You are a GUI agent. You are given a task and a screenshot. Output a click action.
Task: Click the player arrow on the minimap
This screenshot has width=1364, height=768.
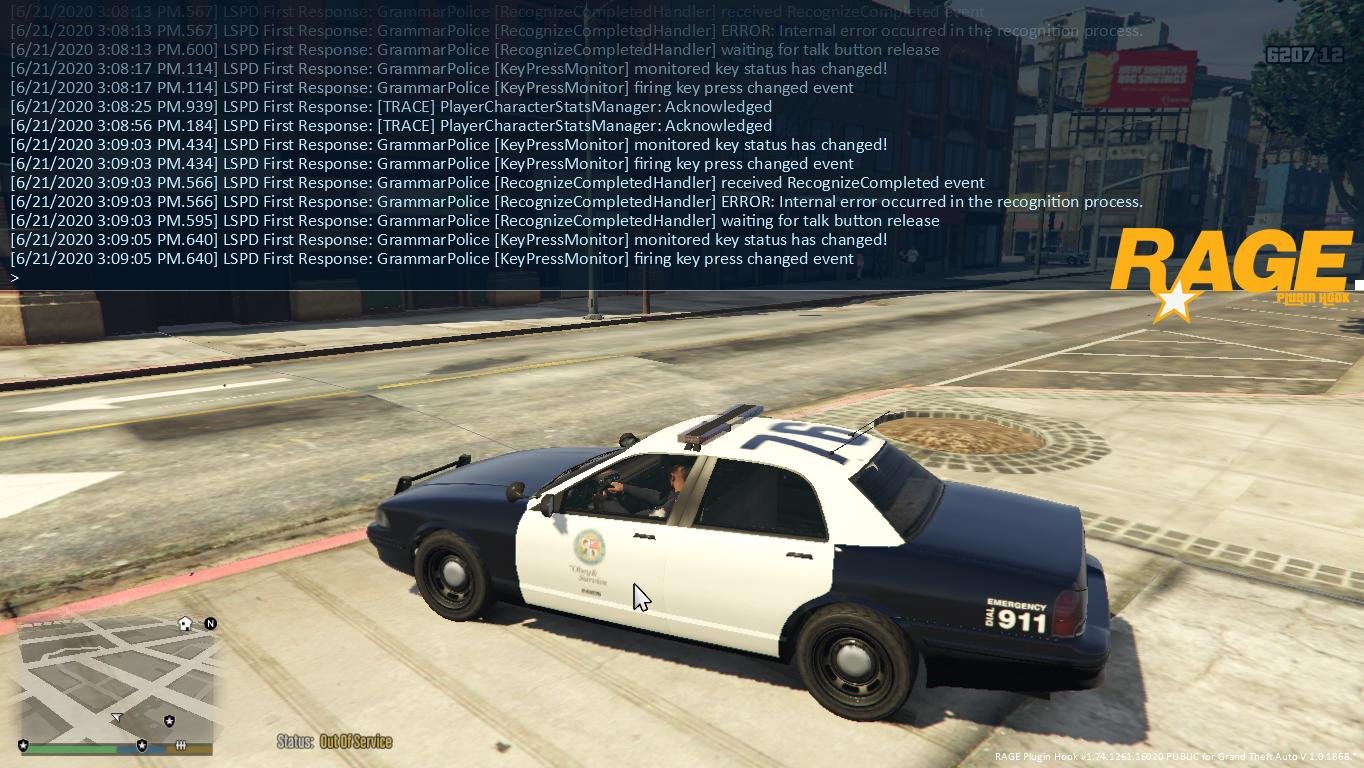point(117,717)
